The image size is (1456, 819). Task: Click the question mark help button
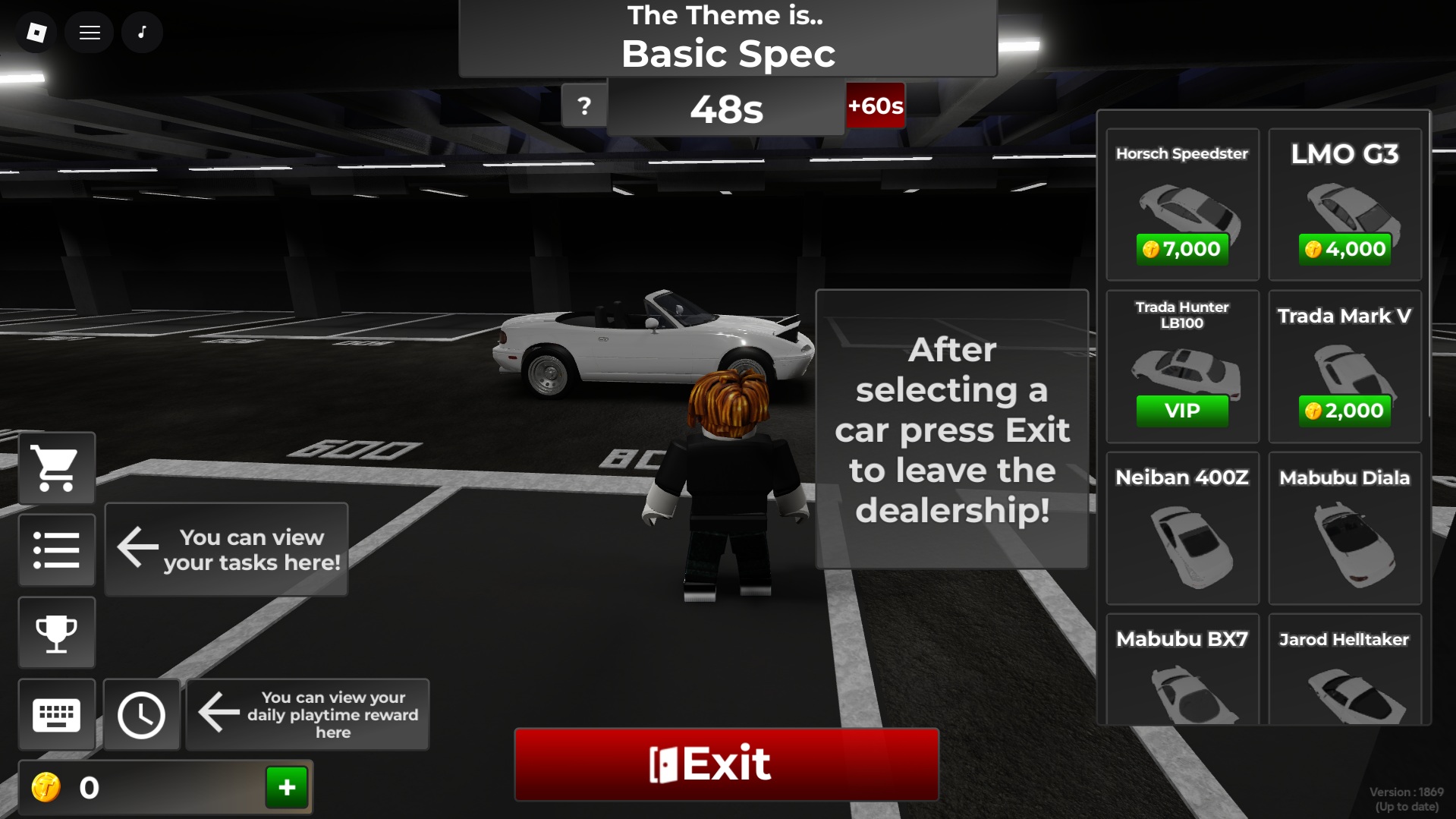(x=583, y=106)
